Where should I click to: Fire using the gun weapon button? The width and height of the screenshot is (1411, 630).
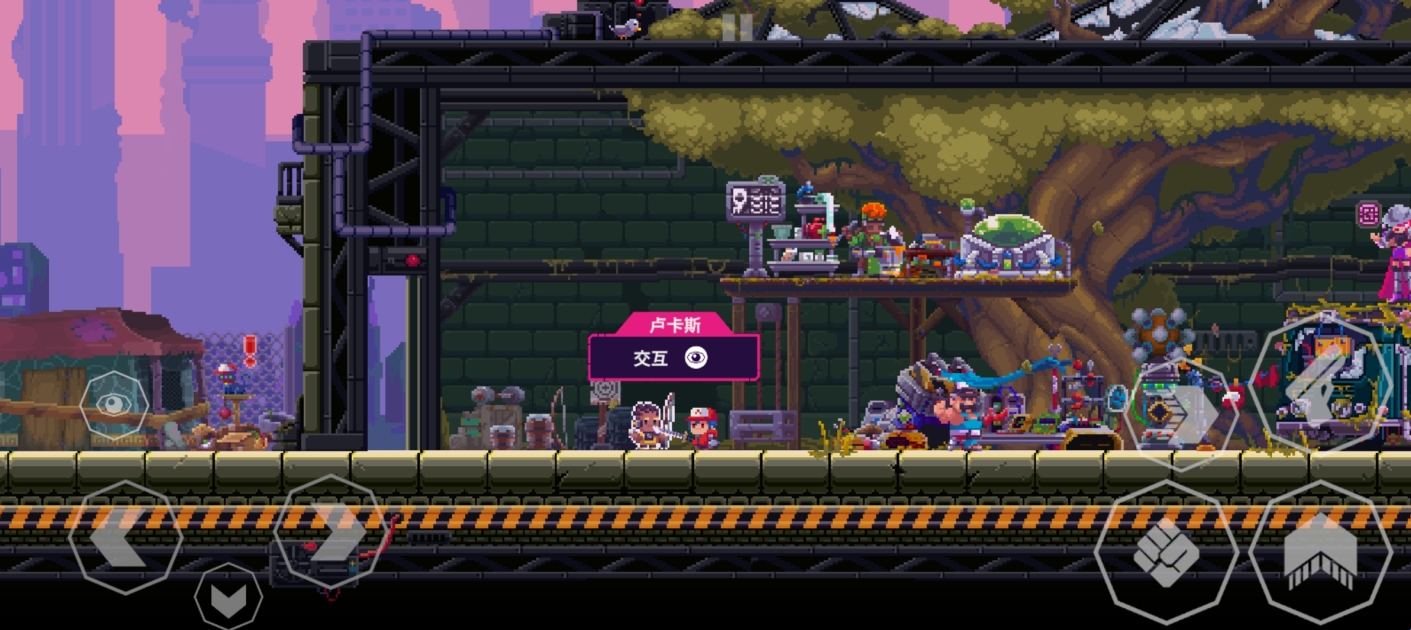tap(1321, 383)
